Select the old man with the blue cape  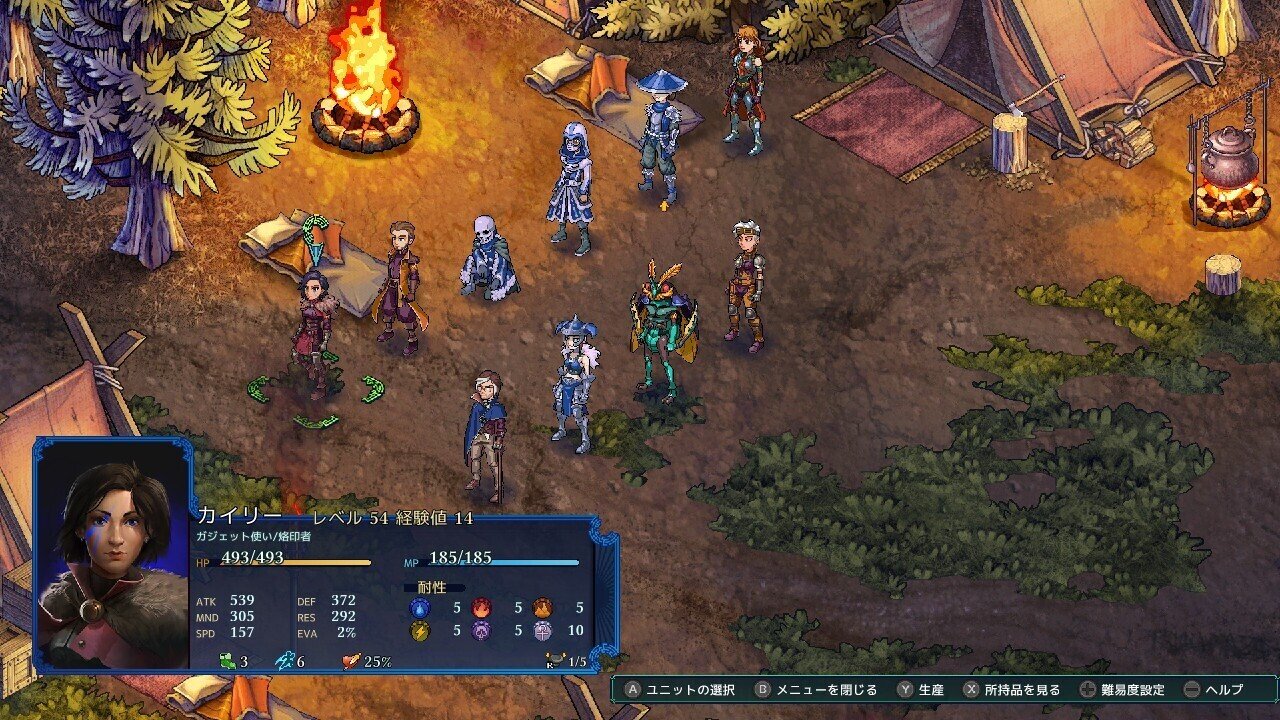click(x=487, y=432)
